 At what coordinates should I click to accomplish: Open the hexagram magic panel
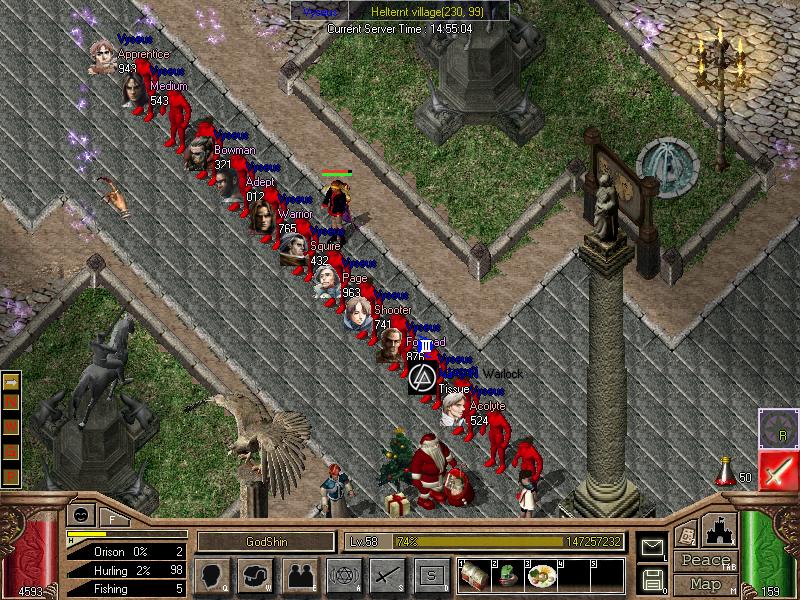pos(343,575)
